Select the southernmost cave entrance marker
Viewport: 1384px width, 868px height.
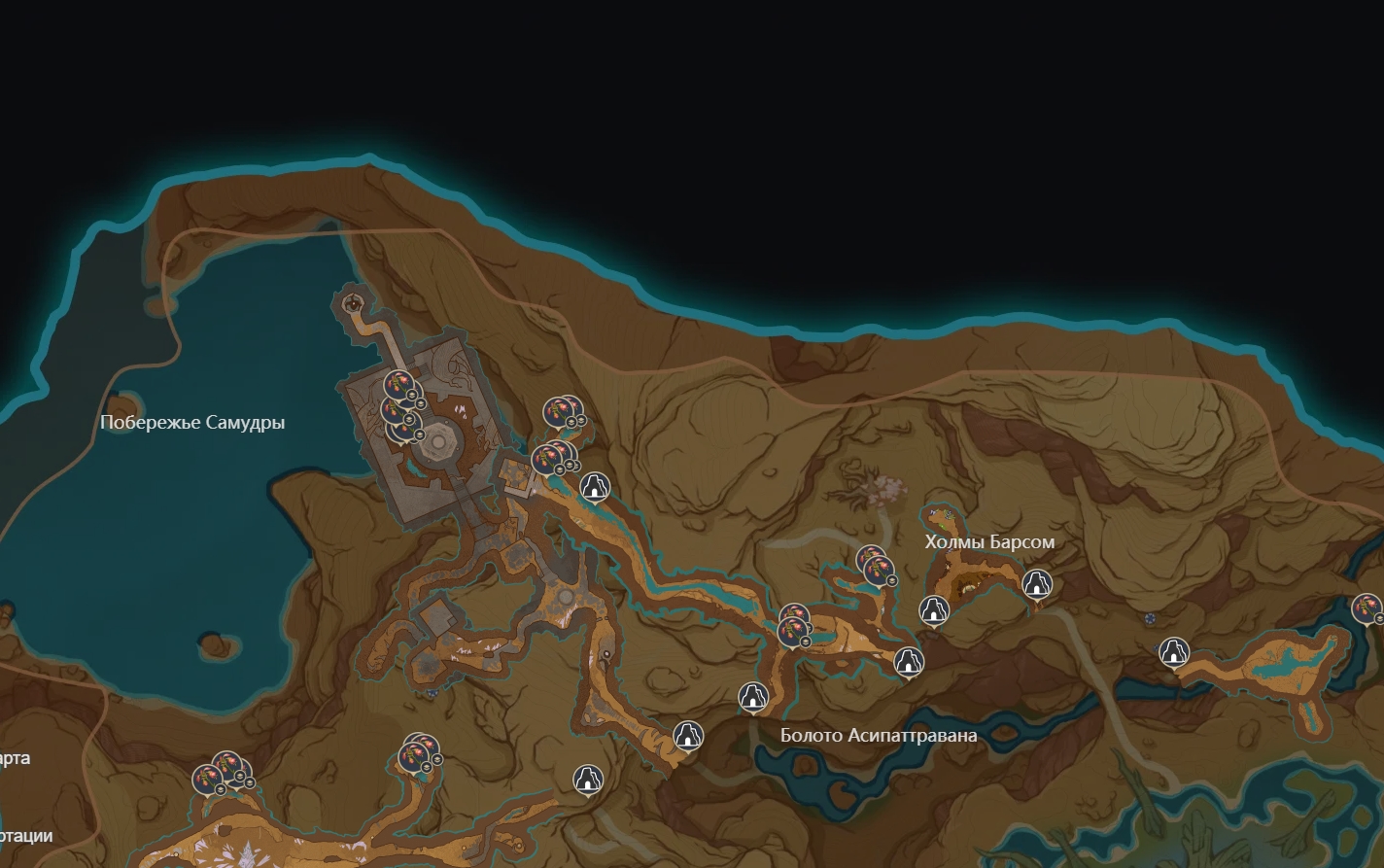(587, 779)
